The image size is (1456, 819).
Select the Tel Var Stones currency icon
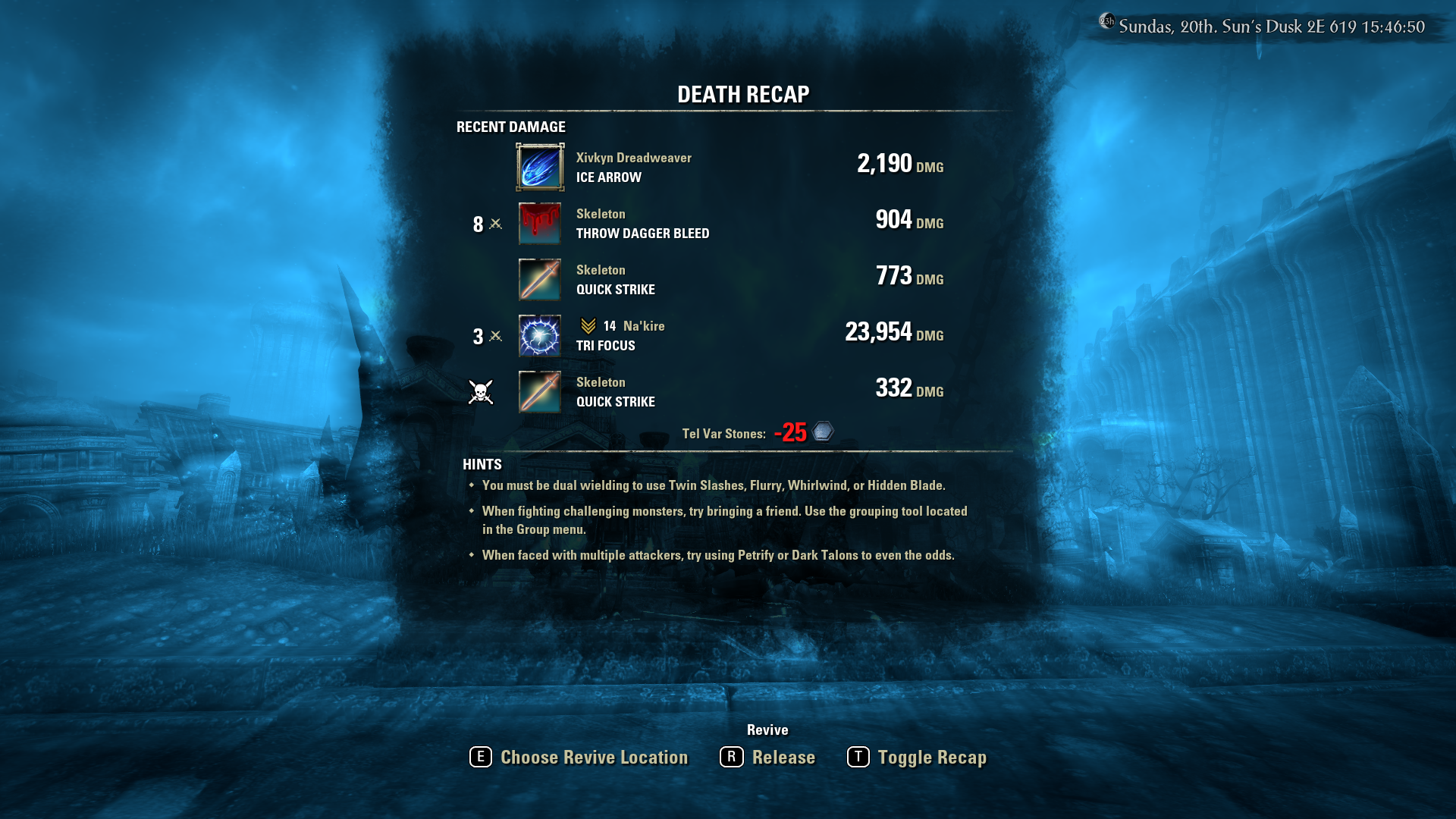click(x=822, y=431)
